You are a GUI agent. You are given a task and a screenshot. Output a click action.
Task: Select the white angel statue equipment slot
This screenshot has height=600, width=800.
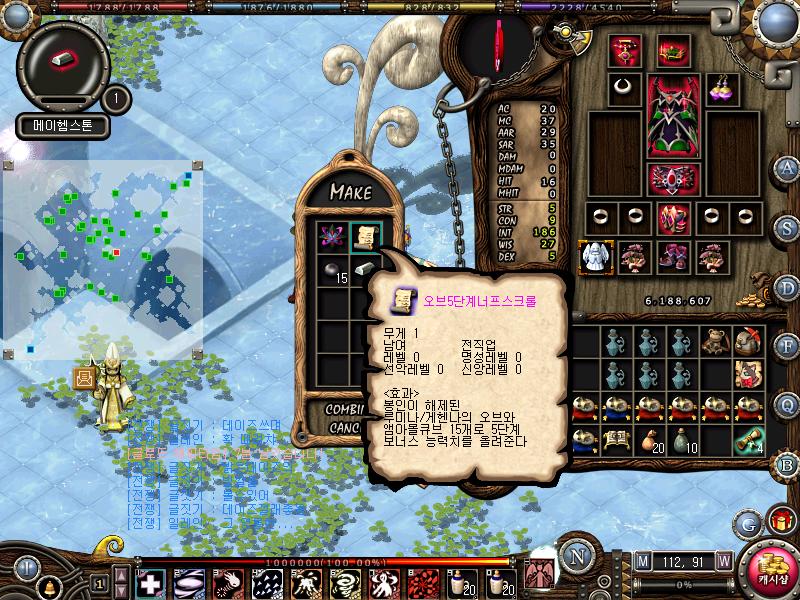(597, 257)
